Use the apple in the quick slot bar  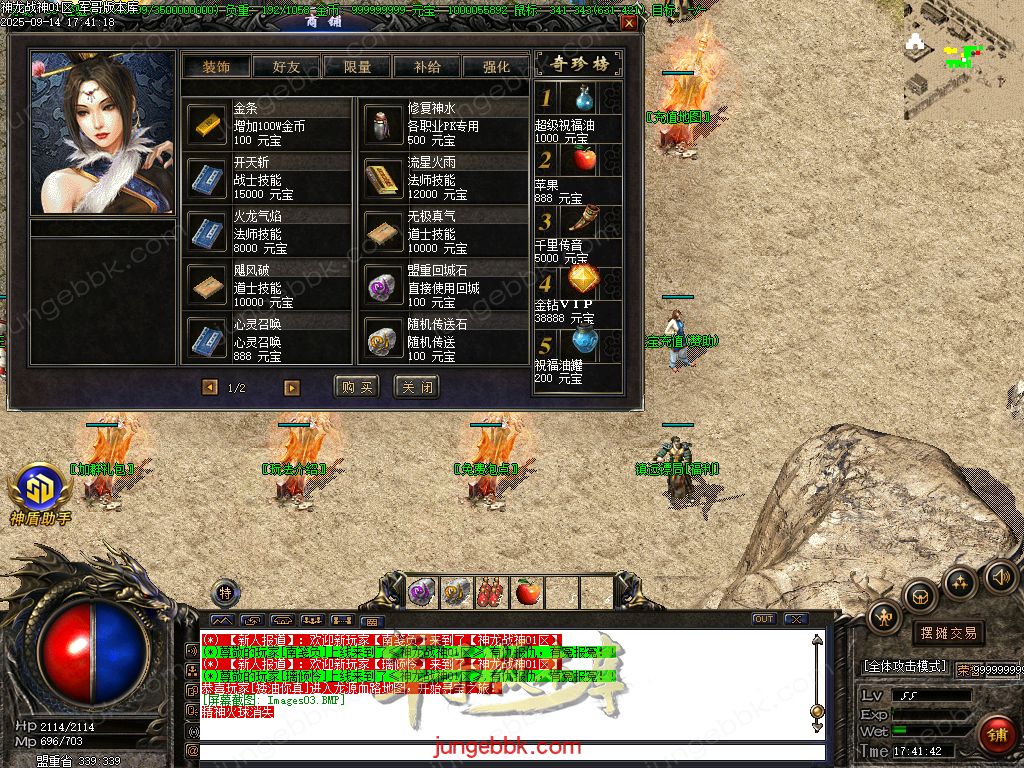527,593
